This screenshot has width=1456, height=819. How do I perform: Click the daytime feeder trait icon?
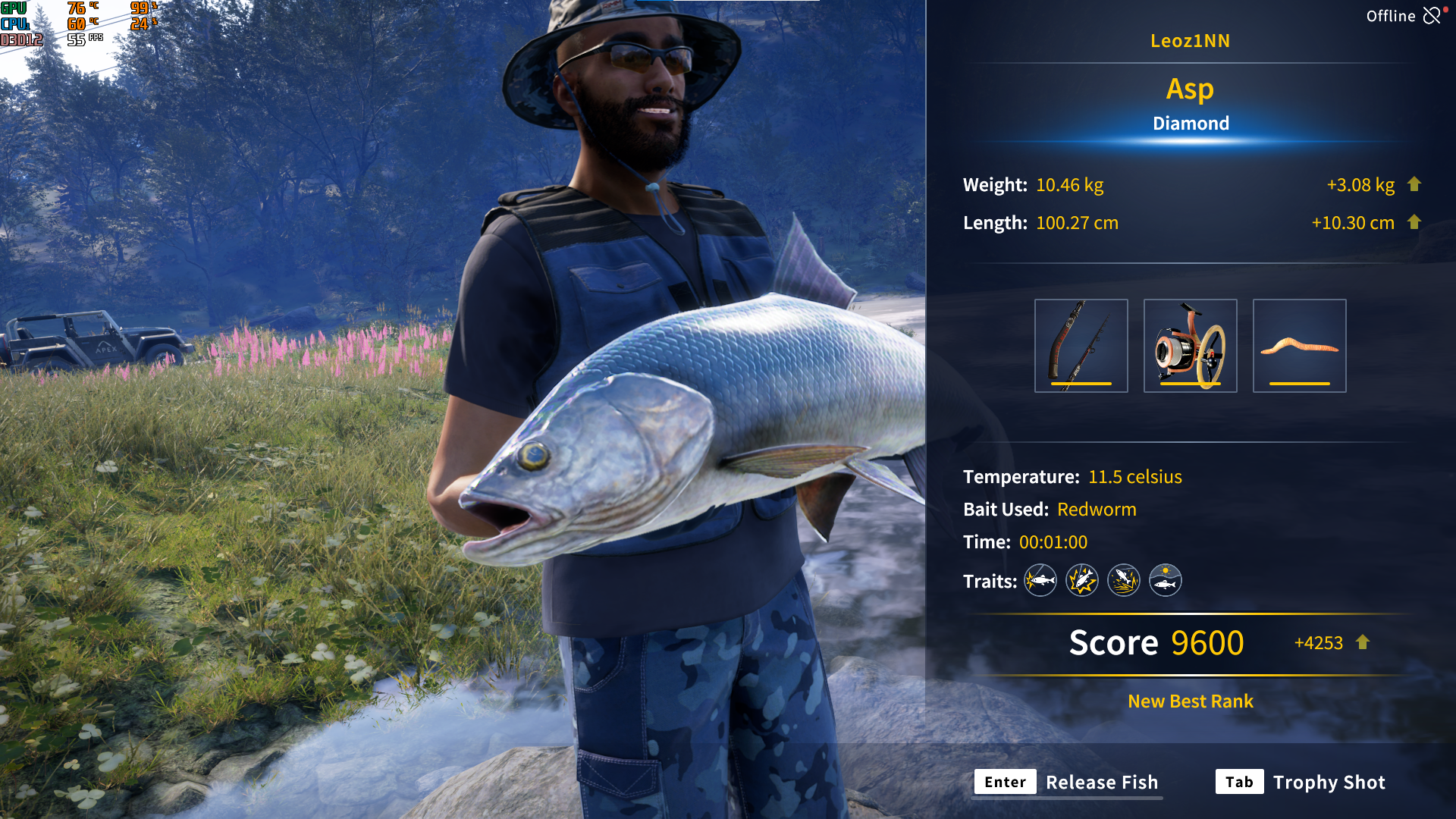click(x=1165, y=580)
